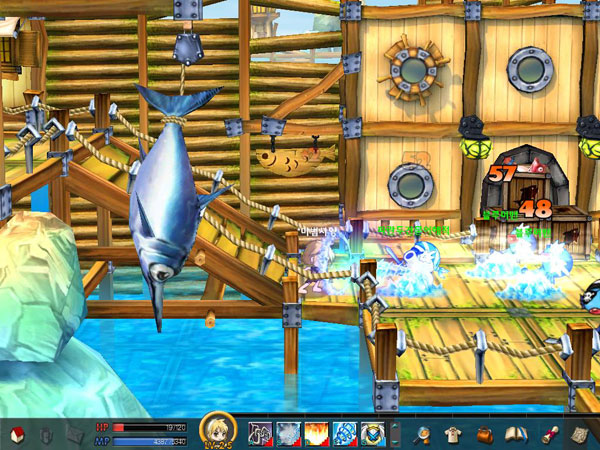The image size is (600, 450).
Task: Click the greyed-out shield icon
Action: [x=45, y=434]
